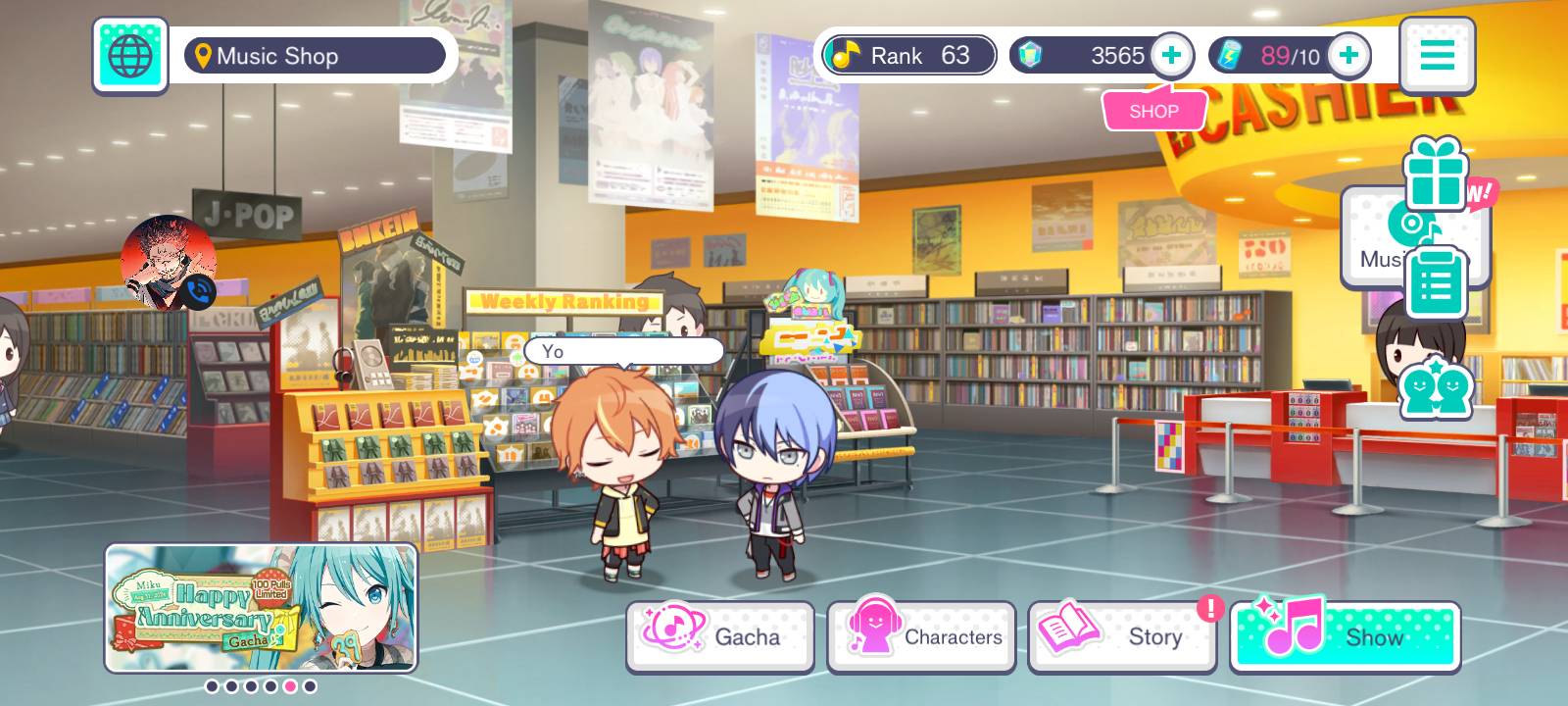Open the gift box presents icon
Viewport: 1568px width, 706px height.
(1436, 174)
